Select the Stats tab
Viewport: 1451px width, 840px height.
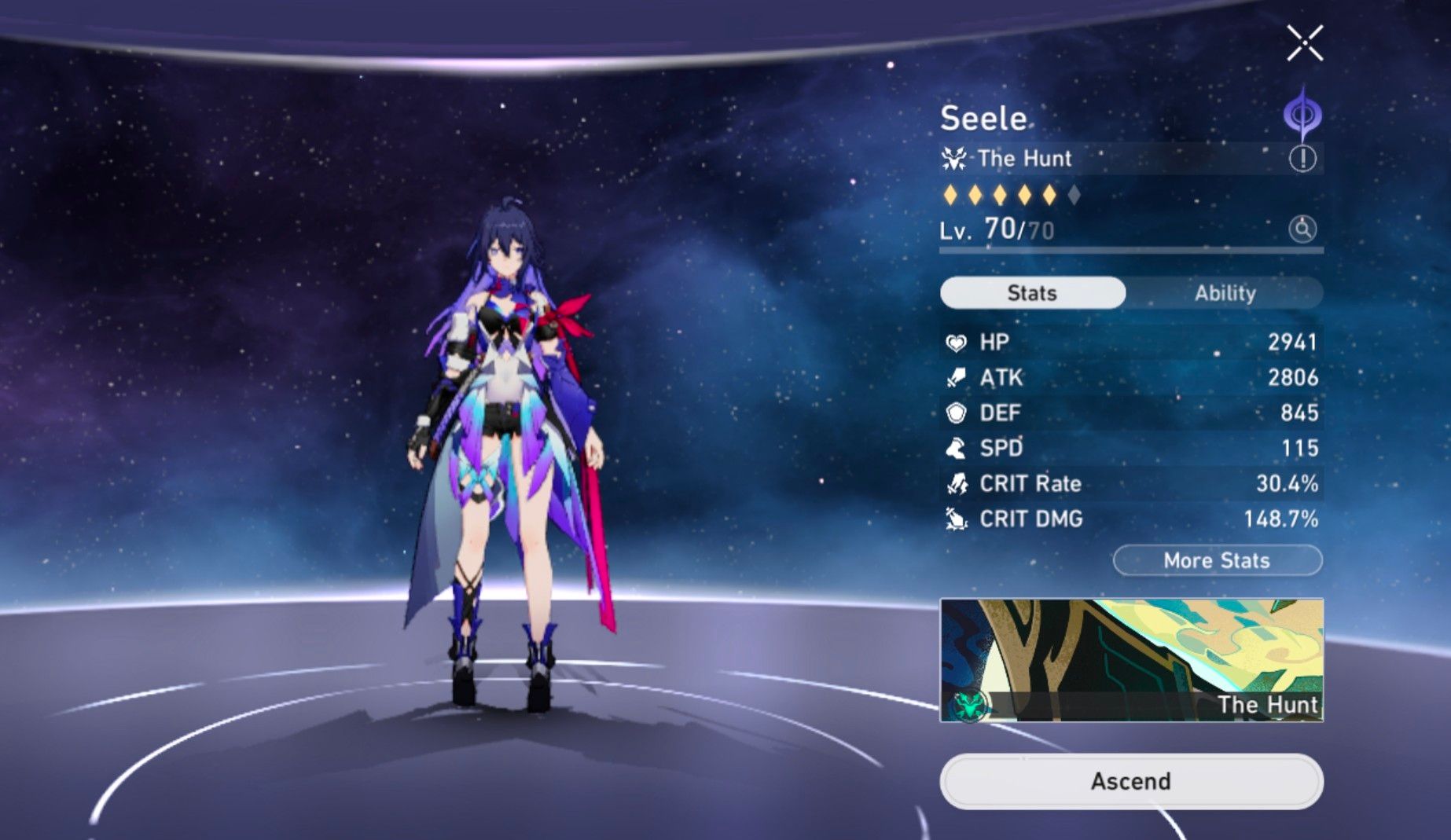[1031, 292]
